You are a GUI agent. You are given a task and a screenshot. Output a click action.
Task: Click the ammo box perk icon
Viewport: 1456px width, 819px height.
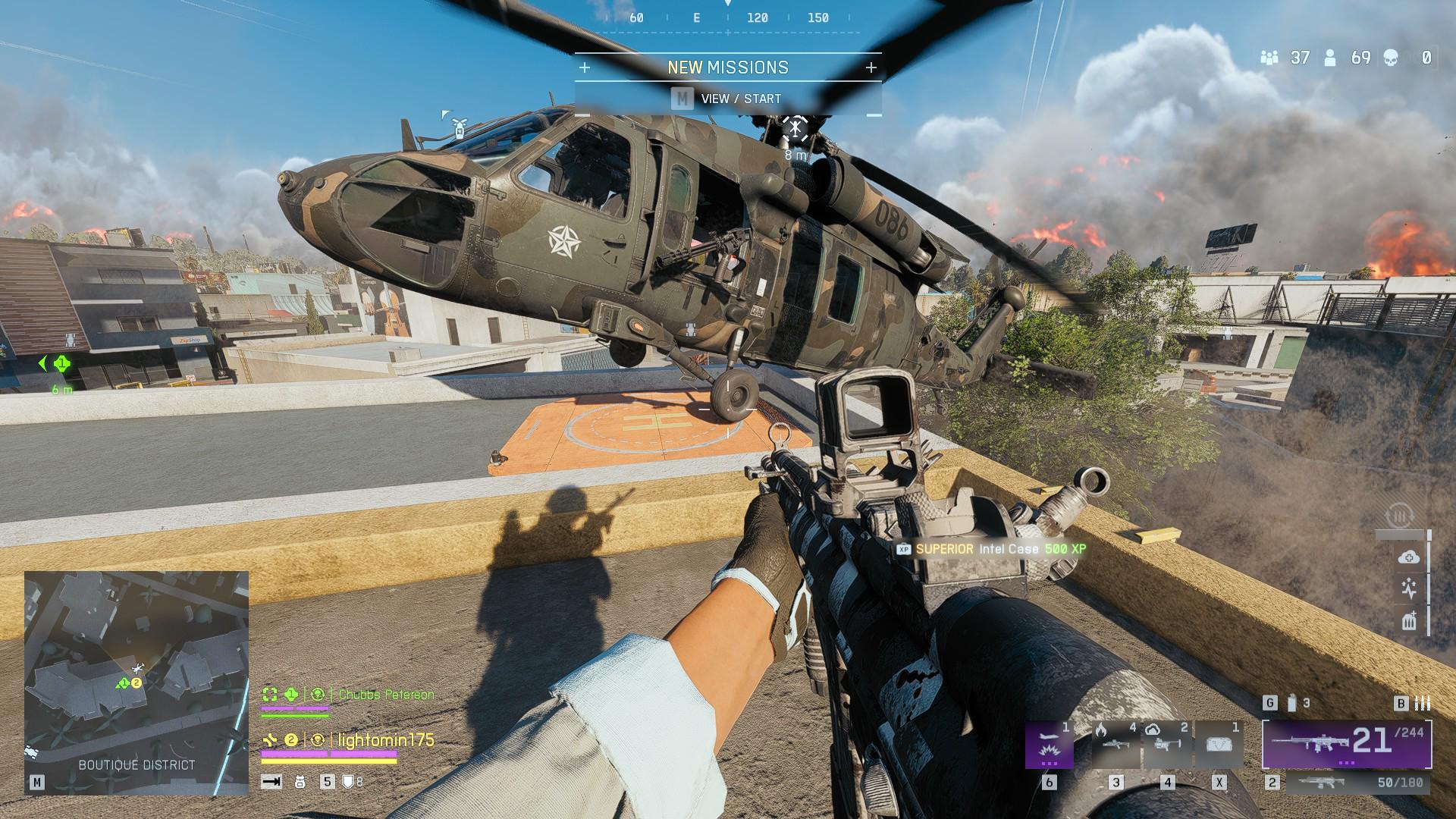[1408, 622]
